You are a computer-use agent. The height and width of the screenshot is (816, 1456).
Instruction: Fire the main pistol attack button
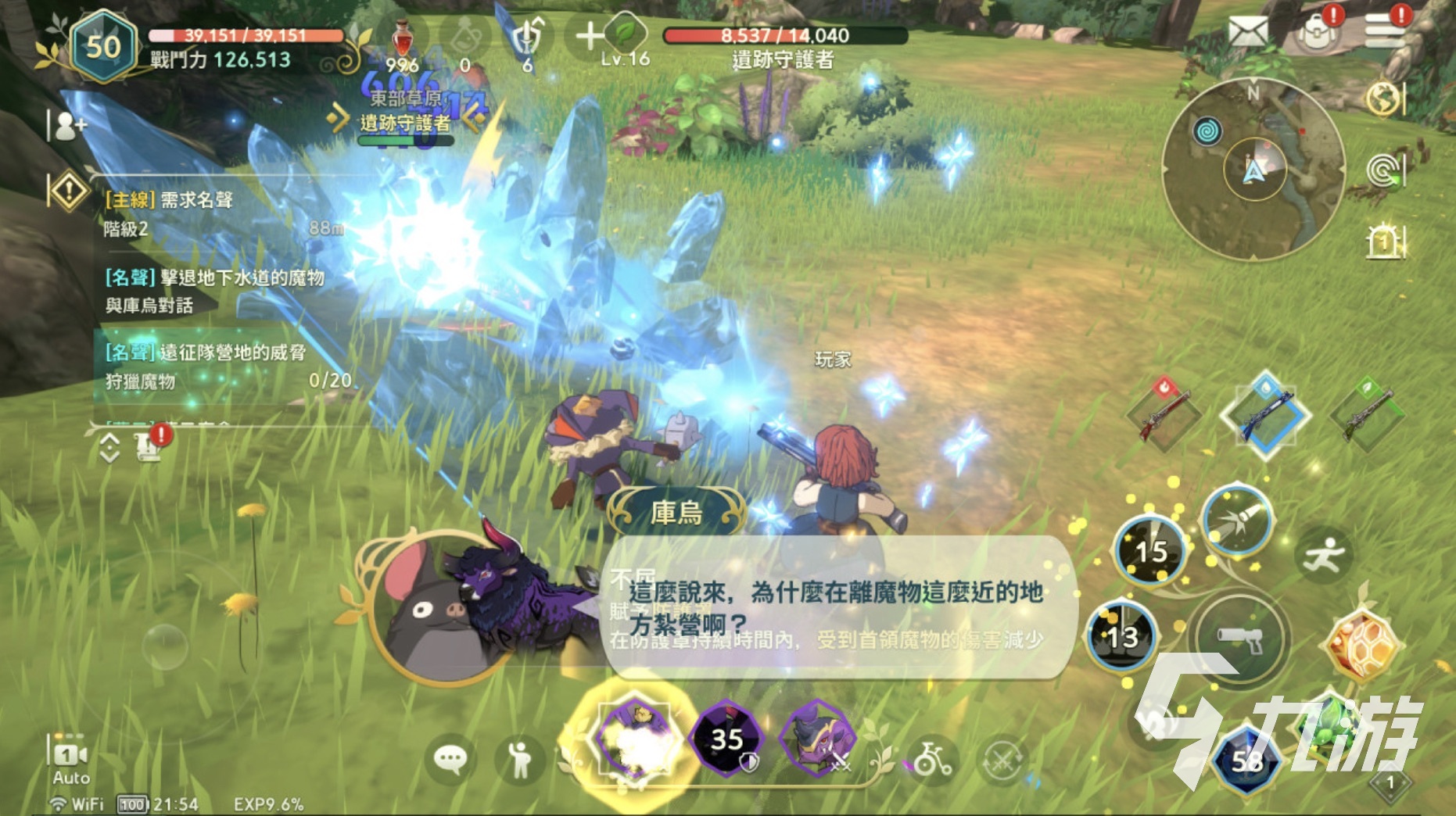[1239, 639]
